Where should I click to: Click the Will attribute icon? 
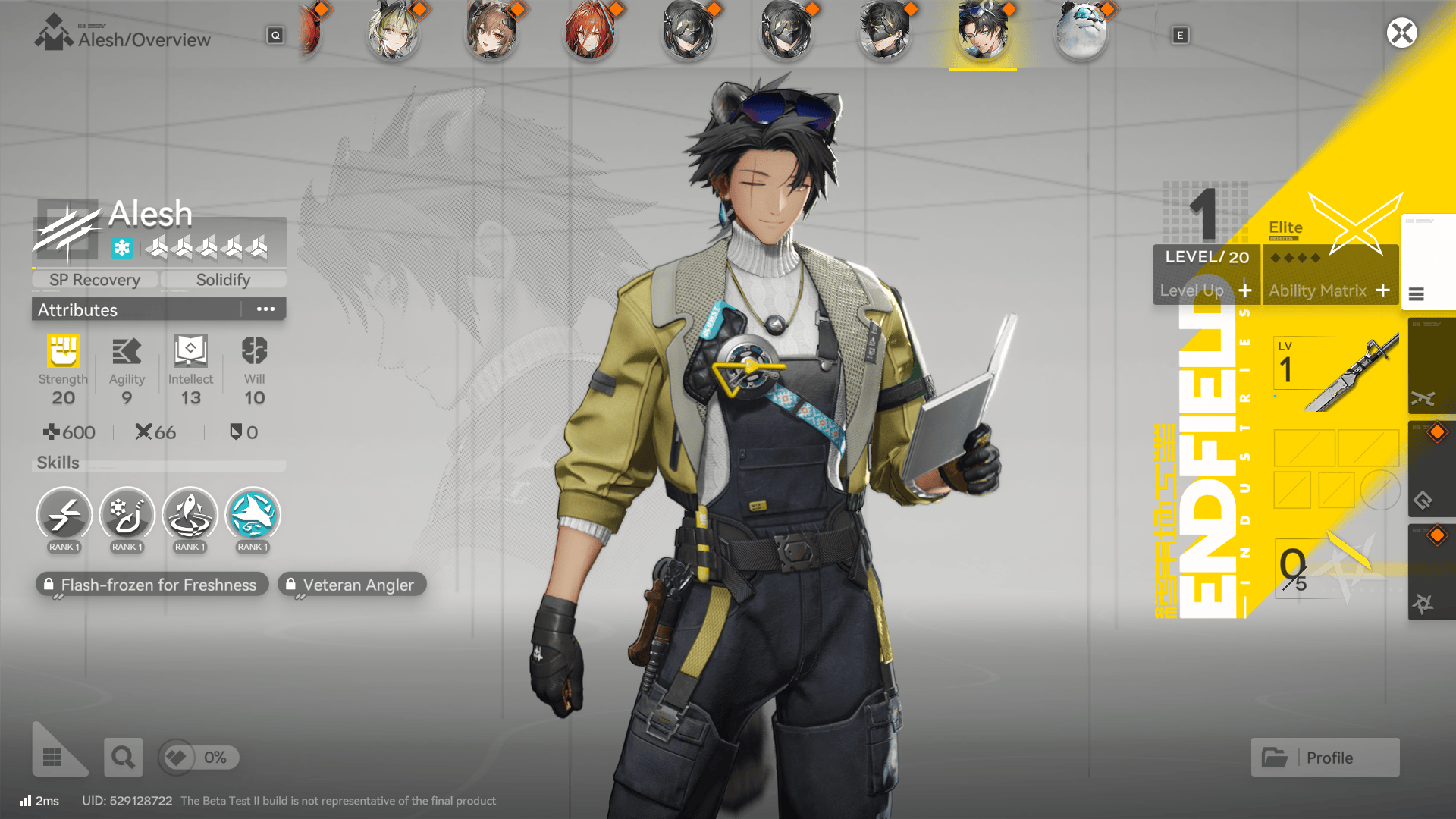253,350
